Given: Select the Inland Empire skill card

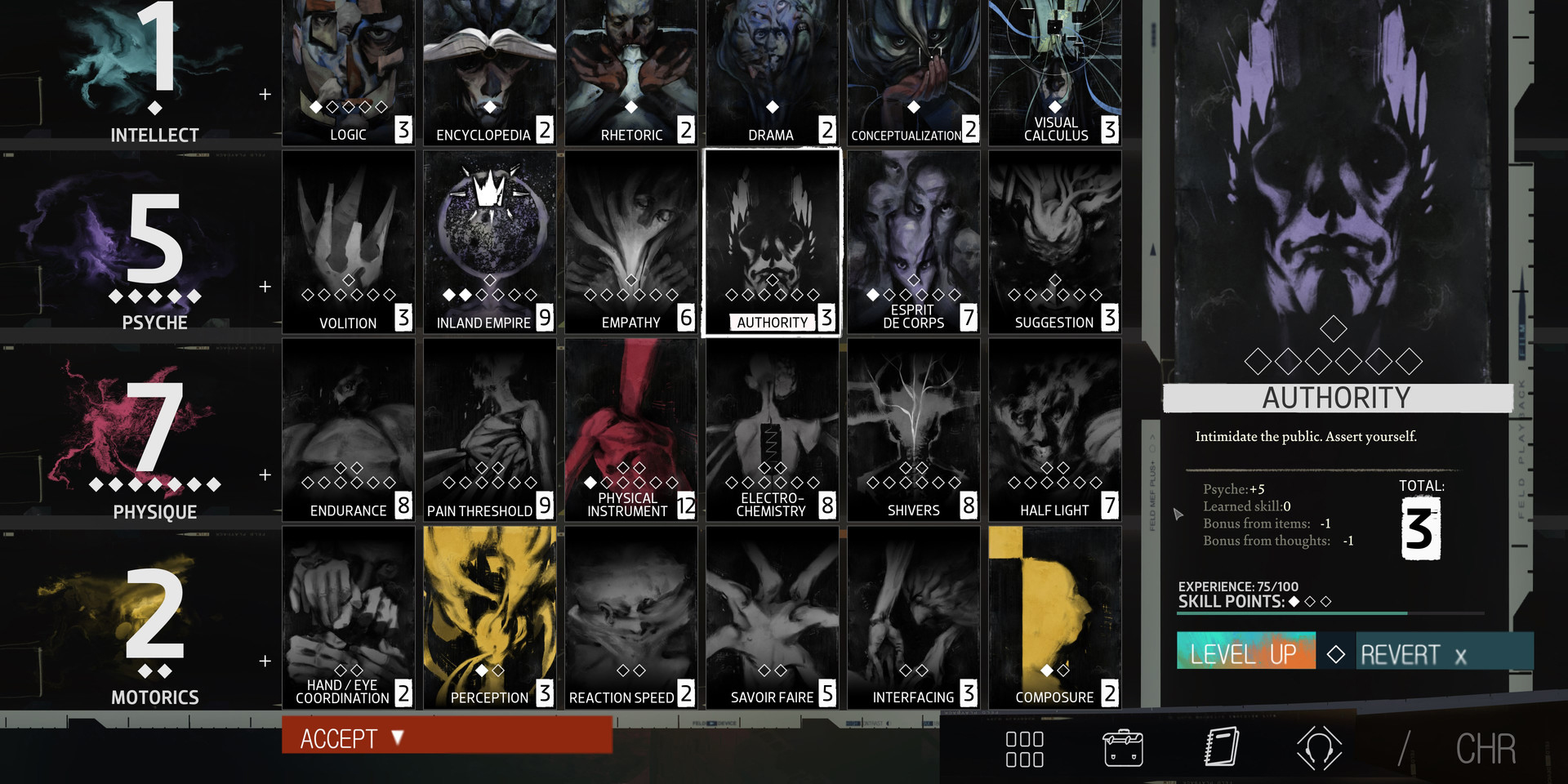Looking at the screenshot, I should 489,243.
